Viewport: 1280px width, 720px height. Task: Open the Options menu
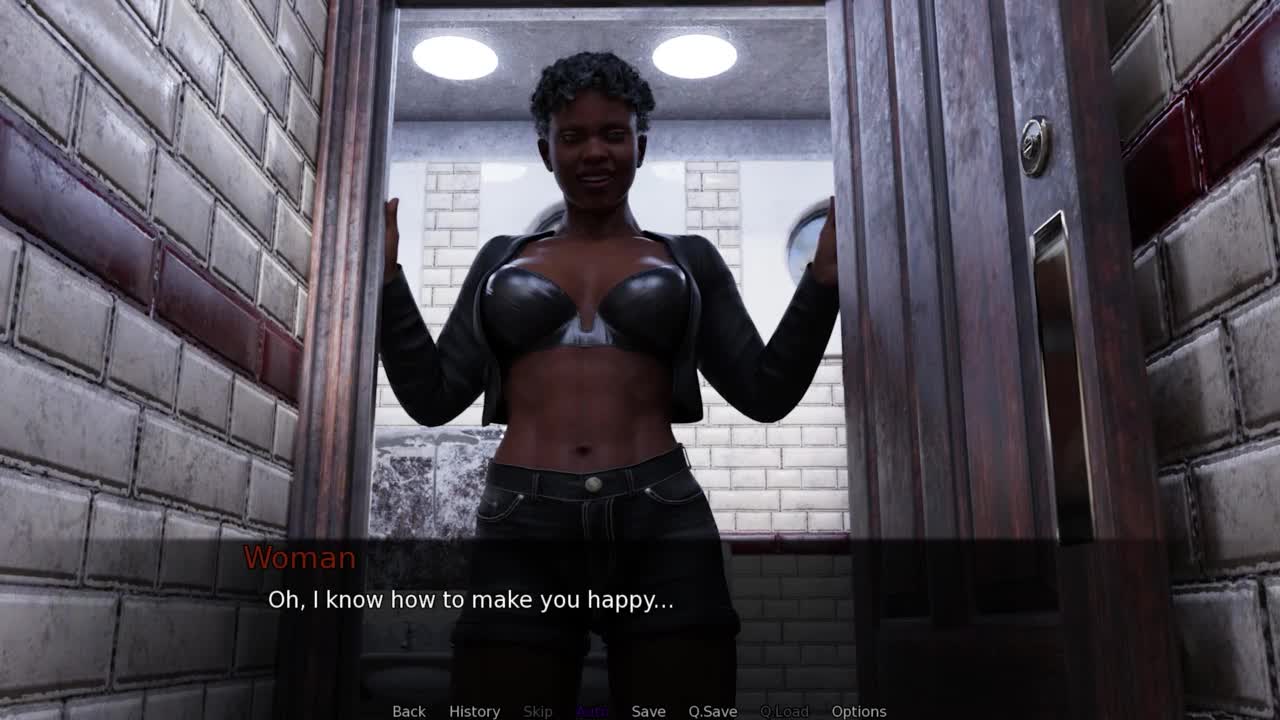tap(859, 711)
